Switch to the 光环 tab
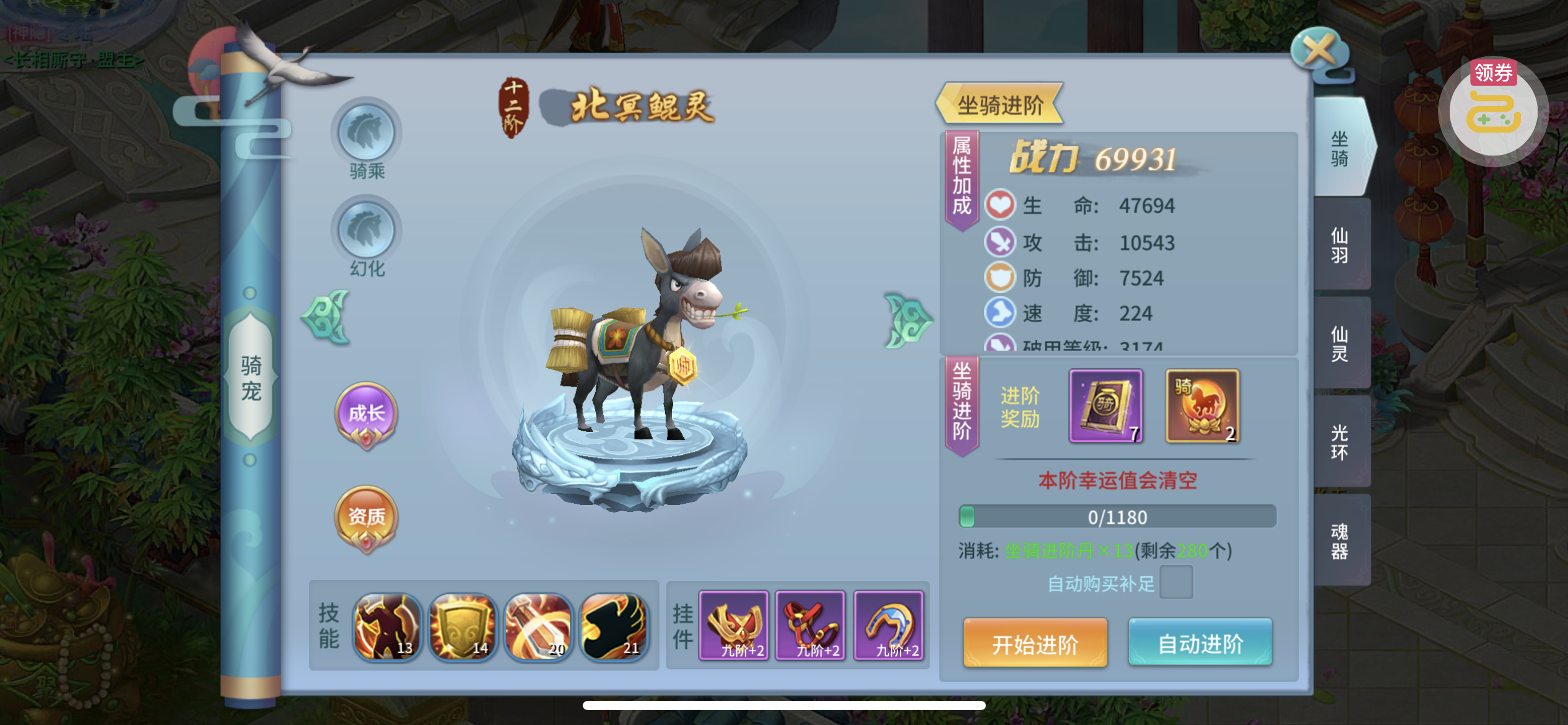This screenshot has height=725, width=1568. pyautogui.click(x=1339, y=442)
